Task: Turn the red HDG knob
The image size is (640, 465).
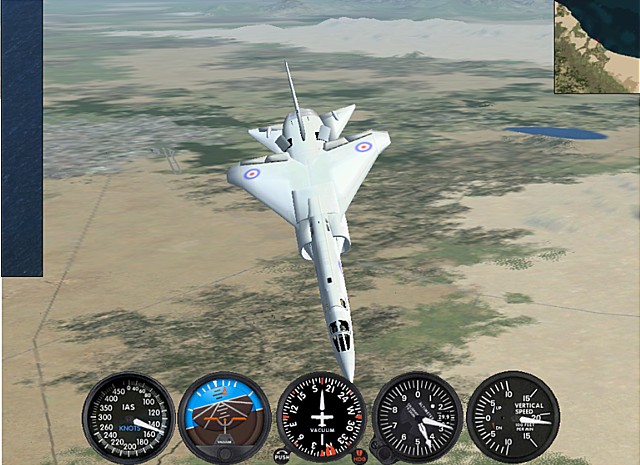Action: click(x=359, y=456)
